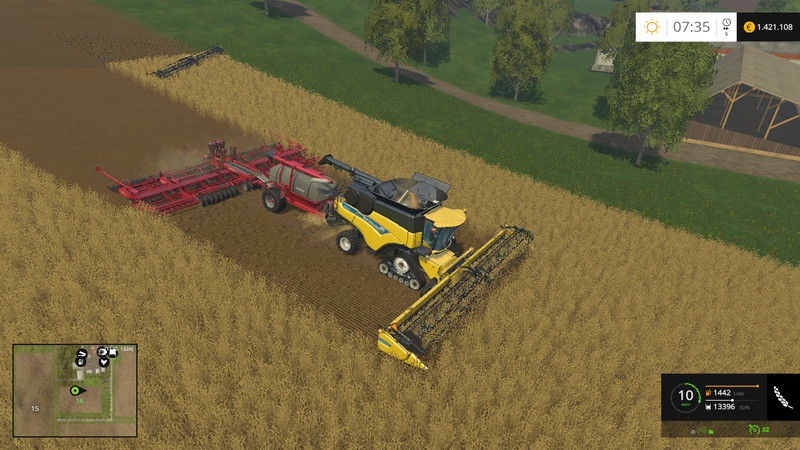The image size is (800, 450).
Task: Open the minimap in the corner
Action: (x=75, y=390)
